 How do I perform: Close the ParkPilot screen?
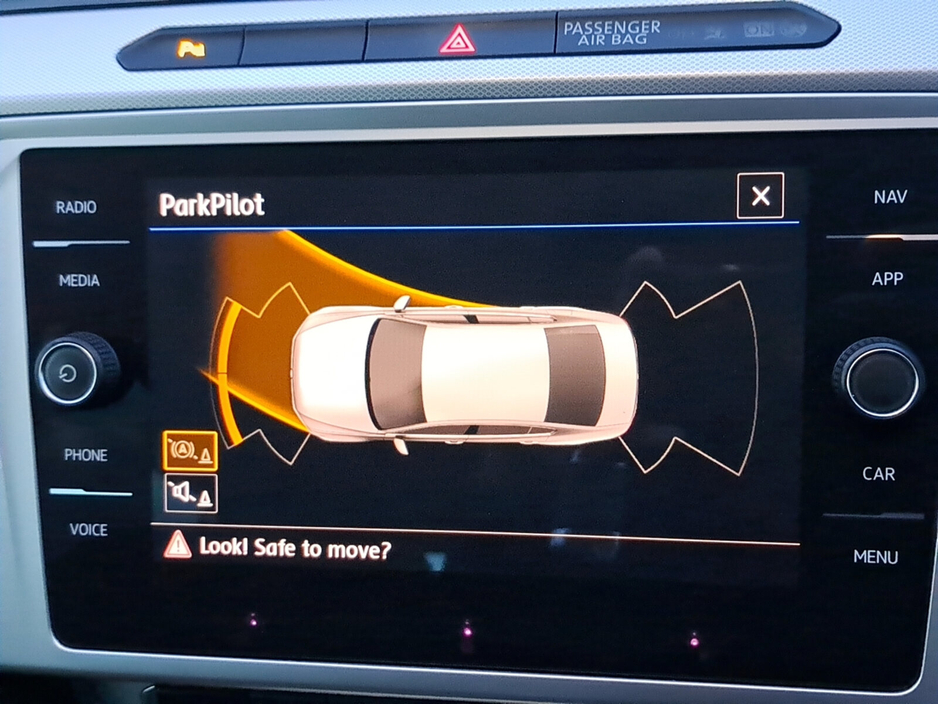760,196
